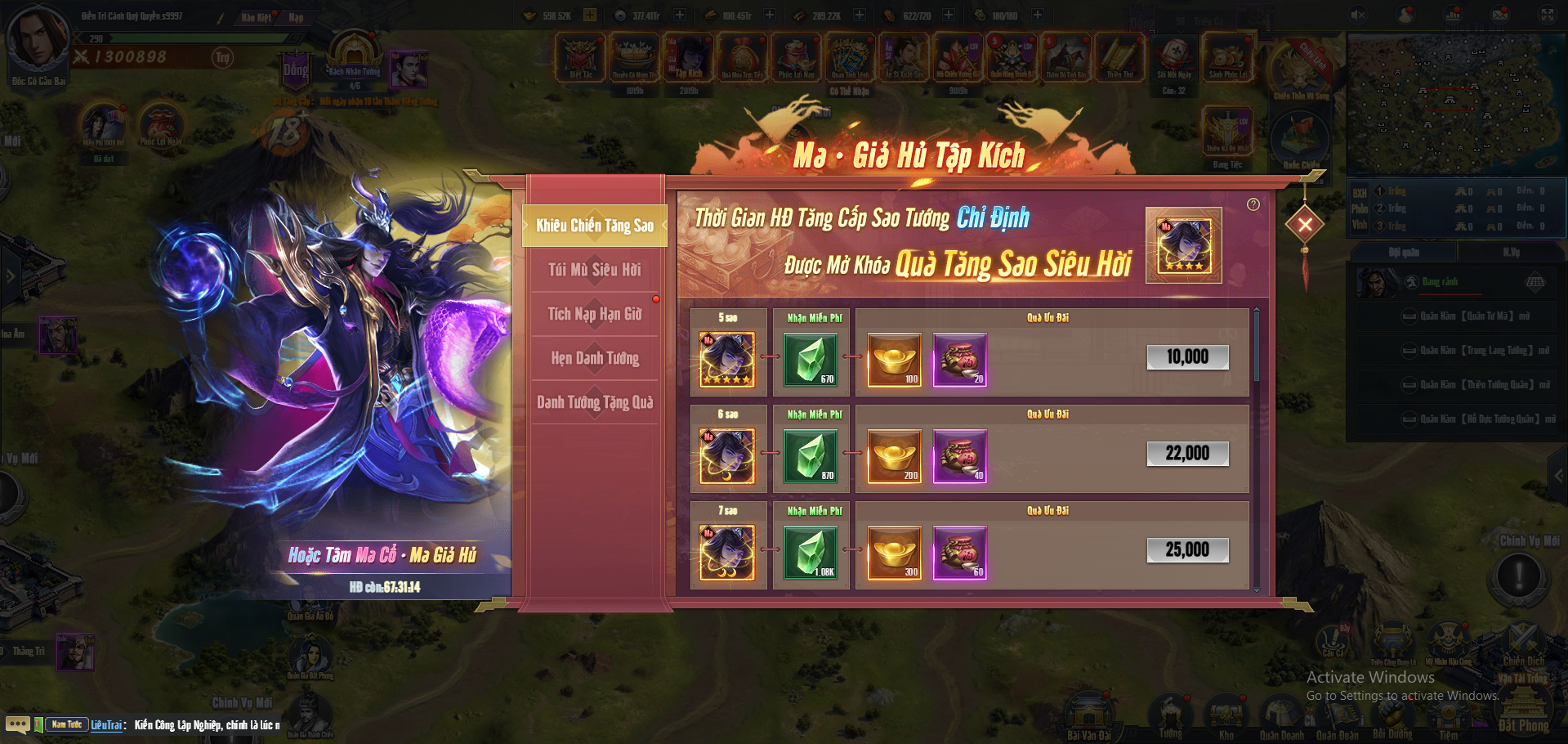Screen dimensions: 1568x744
Task: Inspect the 670 green gem reward
Action: (810, 359)
